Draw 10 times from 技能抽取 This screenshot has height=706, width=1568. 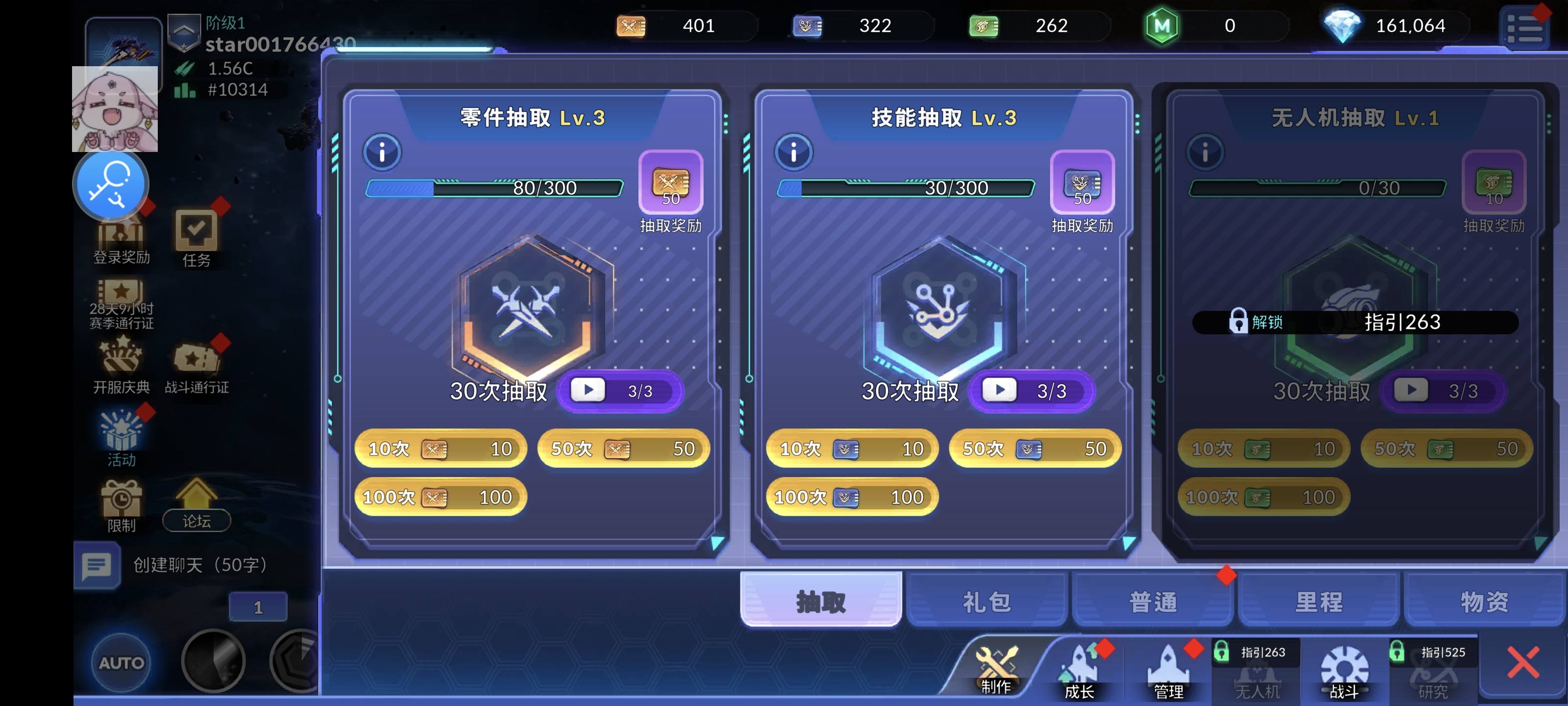point(852,449)
